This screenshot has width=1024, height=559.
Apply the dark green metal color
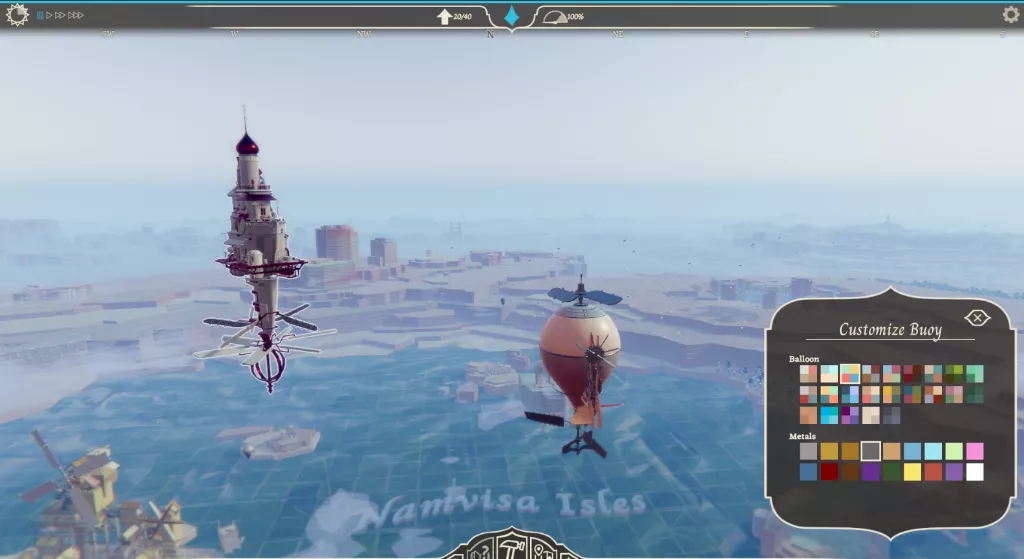(x=892, y=471)
